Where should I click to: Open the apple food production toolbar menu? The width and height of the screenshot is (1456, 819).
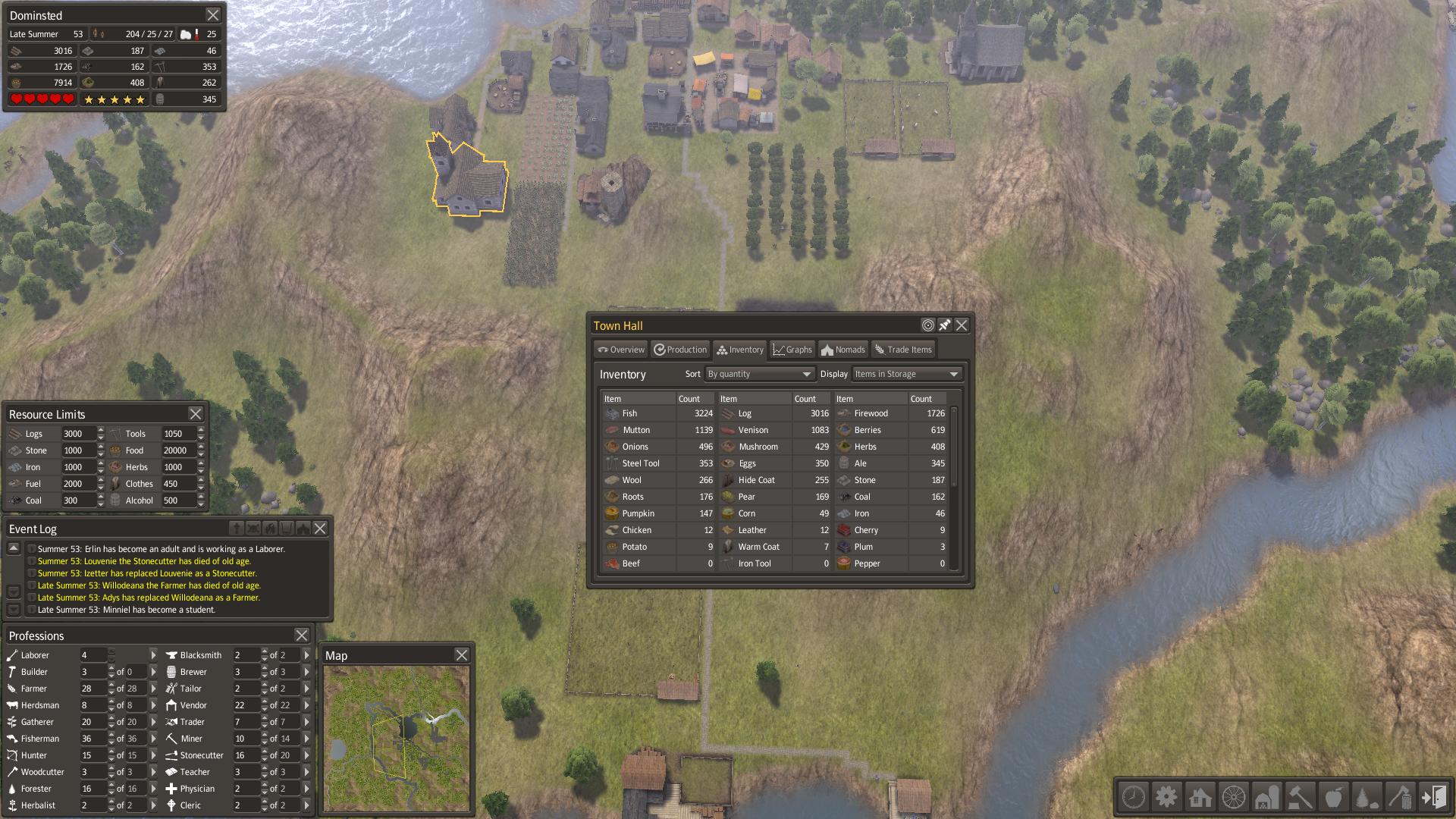[x=1333, y=797]
